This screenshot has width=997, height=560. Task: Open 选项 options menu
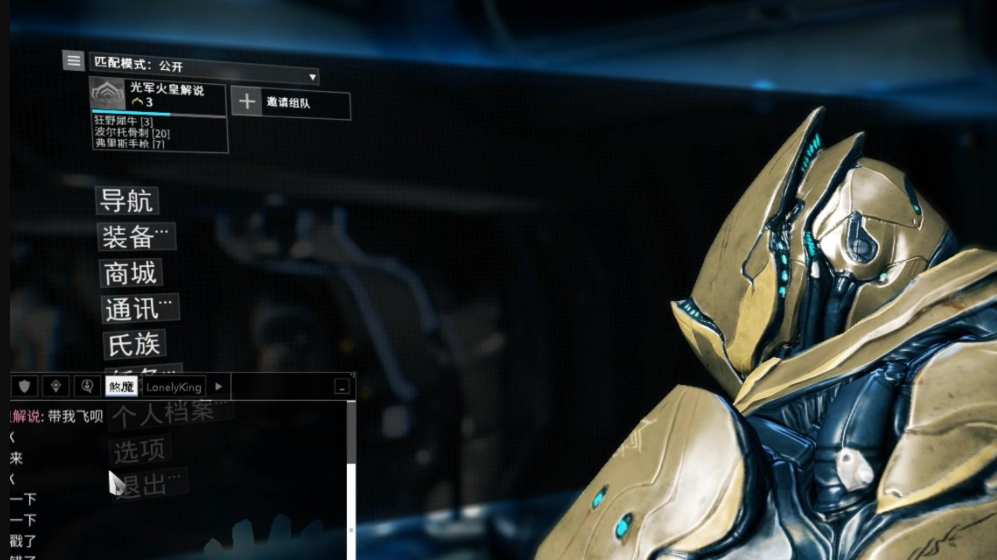tap(139, 450)
